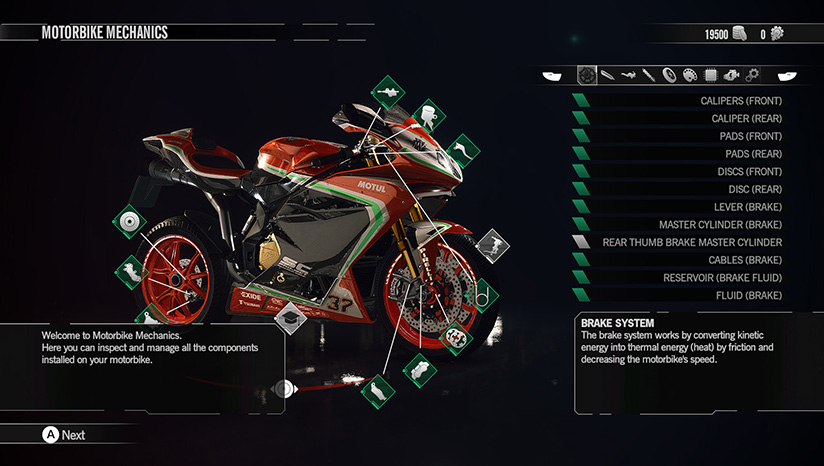Switch to the tyre category tab
This screenshot has width=824, height=466.
670,75
